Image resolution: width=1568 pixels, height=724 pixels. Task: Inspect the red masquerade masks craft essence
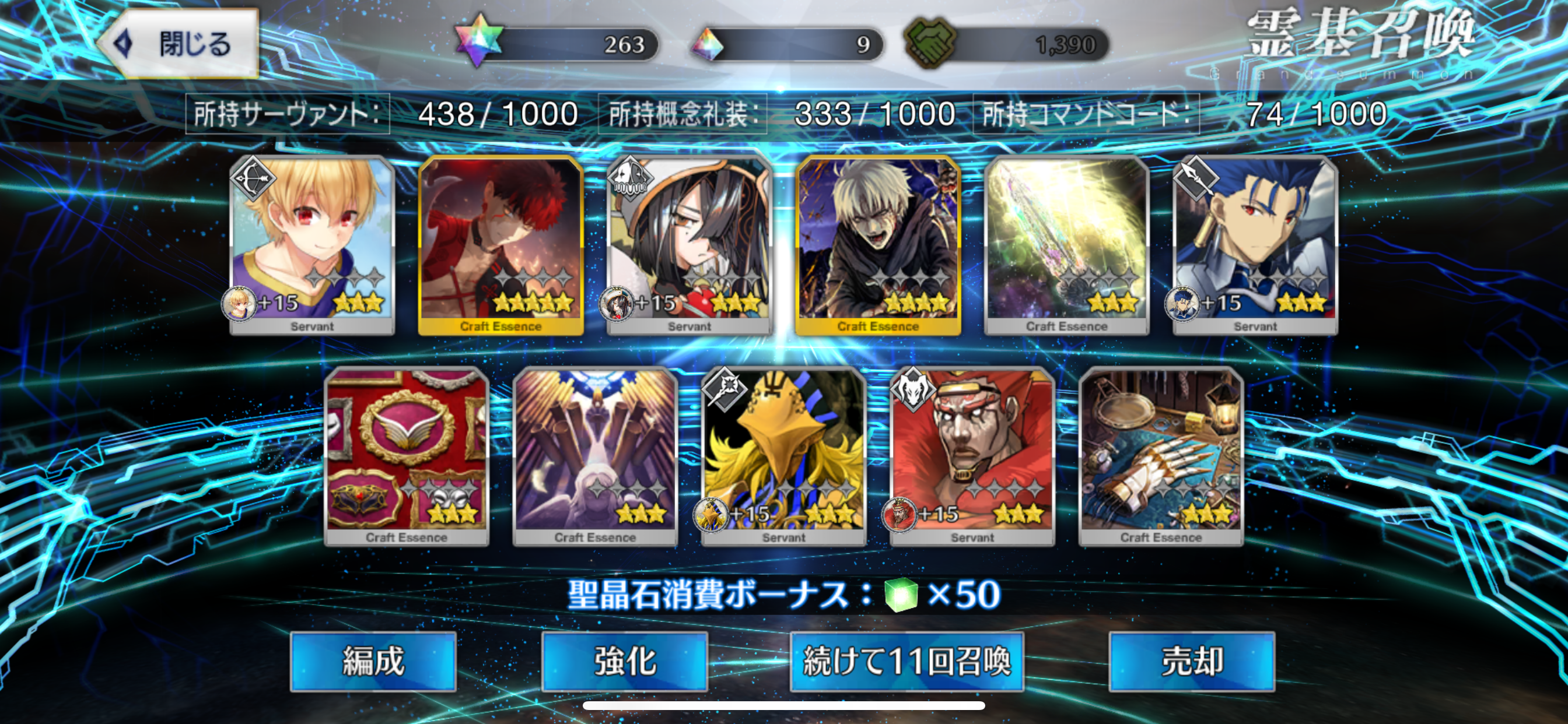(407, 456)
